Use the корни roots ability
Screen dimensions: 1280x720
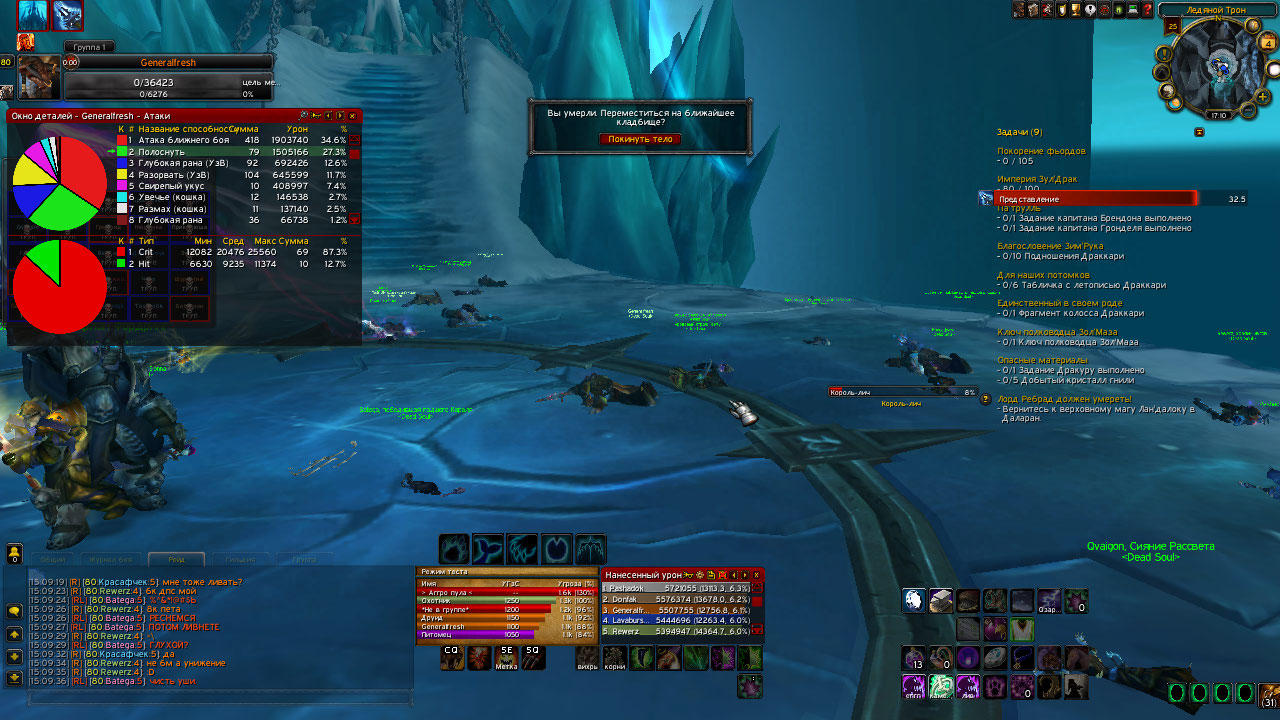[x=614, y=657]
